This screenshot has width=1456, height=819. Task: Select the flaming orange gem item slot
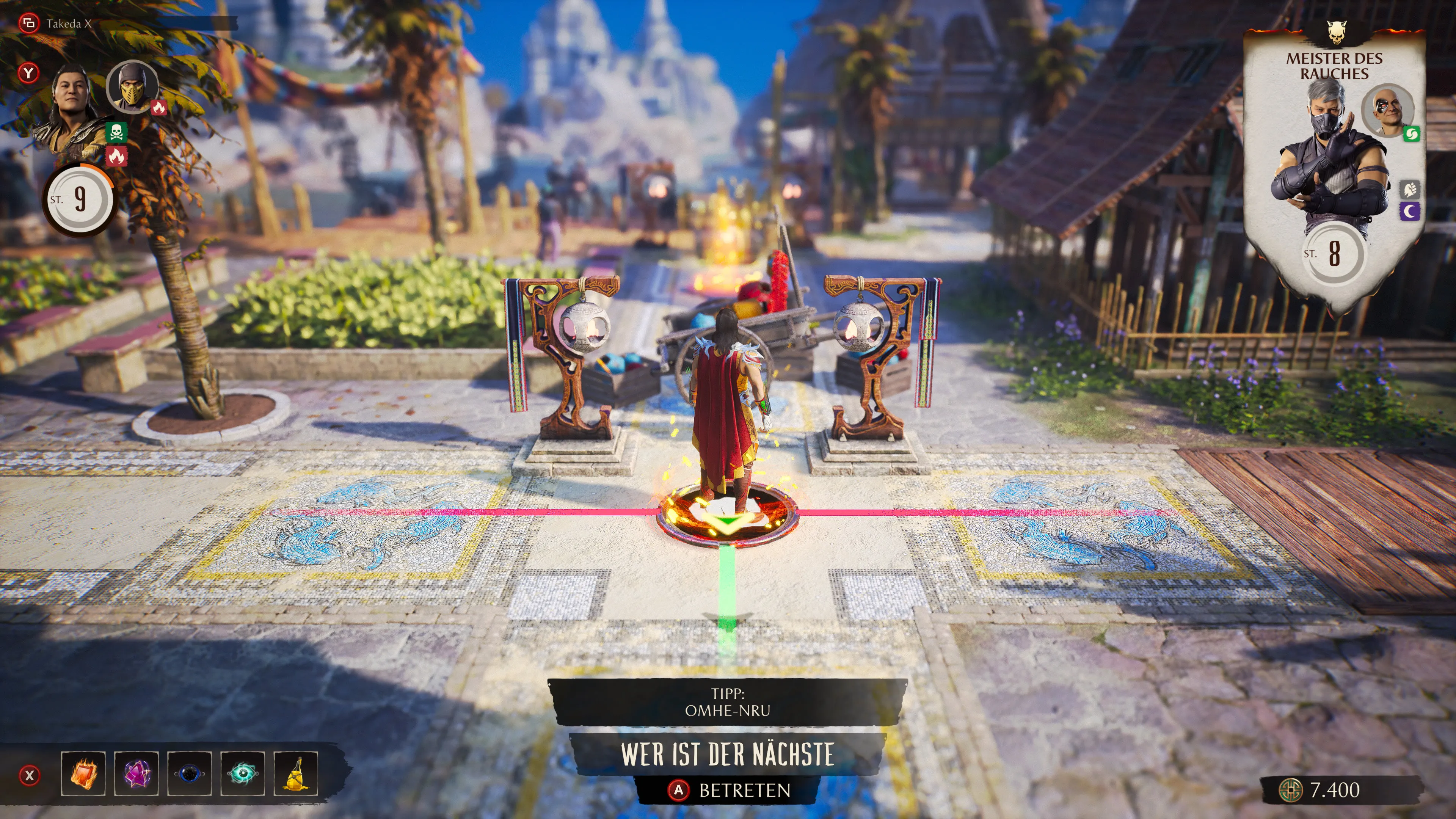pyautogui.click(x=84, y=773)
